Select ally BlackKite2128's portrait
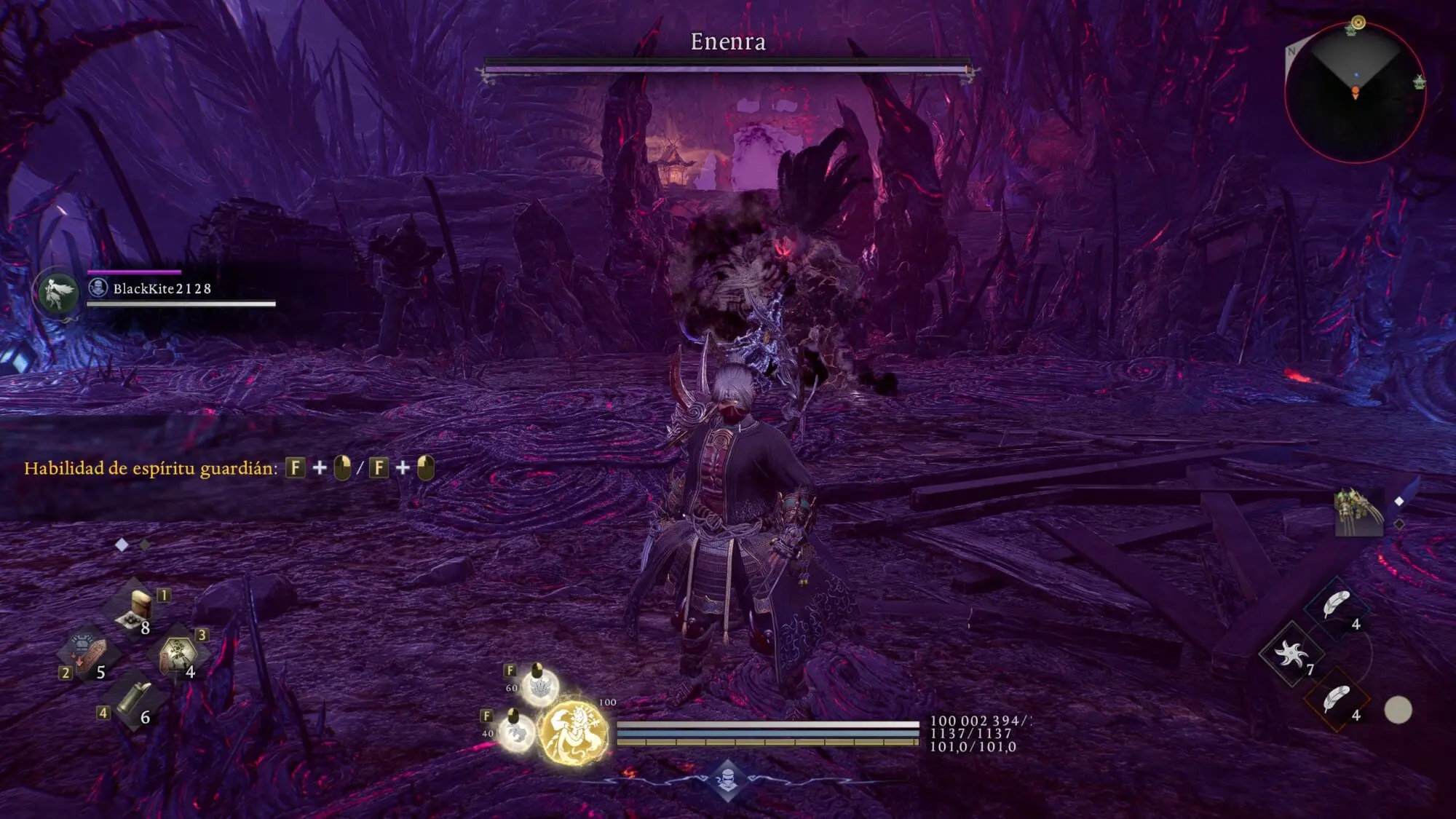The image size is (1456, 819). 59,293
